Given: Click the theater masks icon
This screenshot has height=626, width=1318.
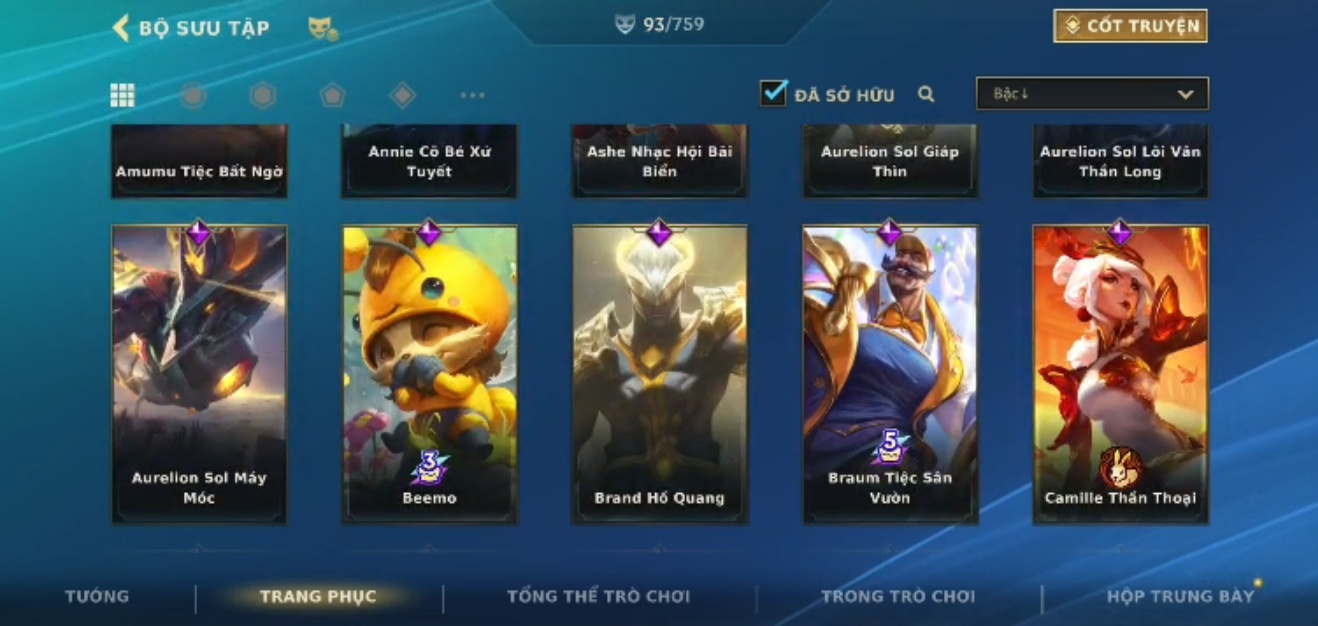Looking at the screenshot, I should coord(323,28).
